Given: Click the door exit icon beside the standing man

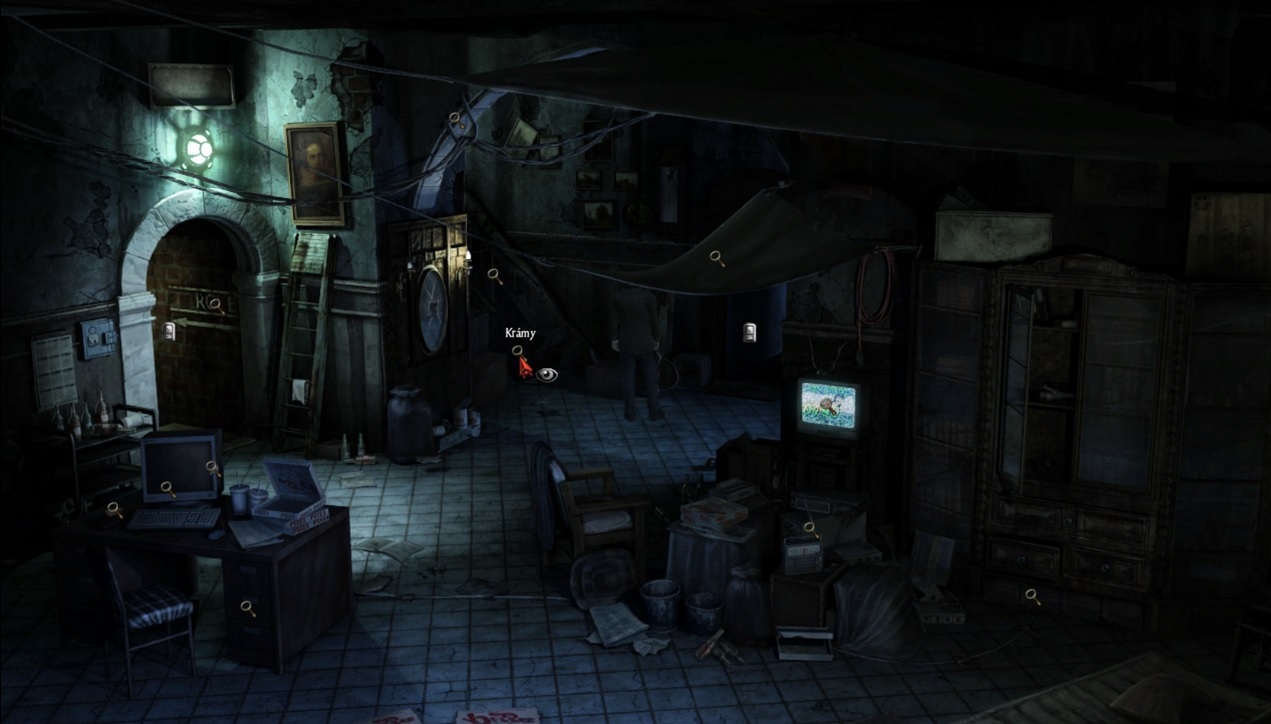Looking at the screenshot, I should click(x=749, y=333).
